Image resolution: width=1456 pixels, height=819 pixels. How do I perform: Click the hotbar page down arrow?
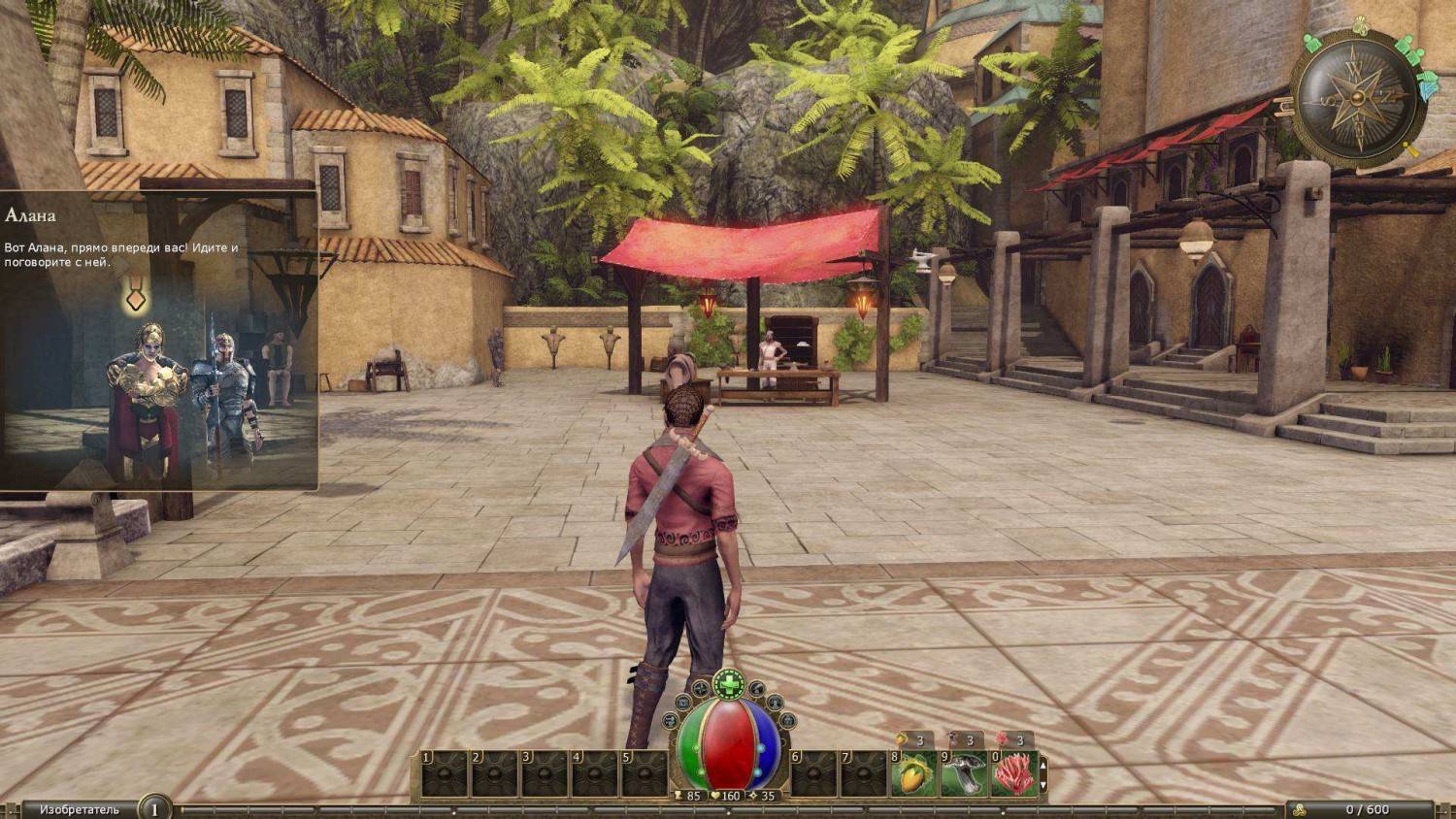1043,784
